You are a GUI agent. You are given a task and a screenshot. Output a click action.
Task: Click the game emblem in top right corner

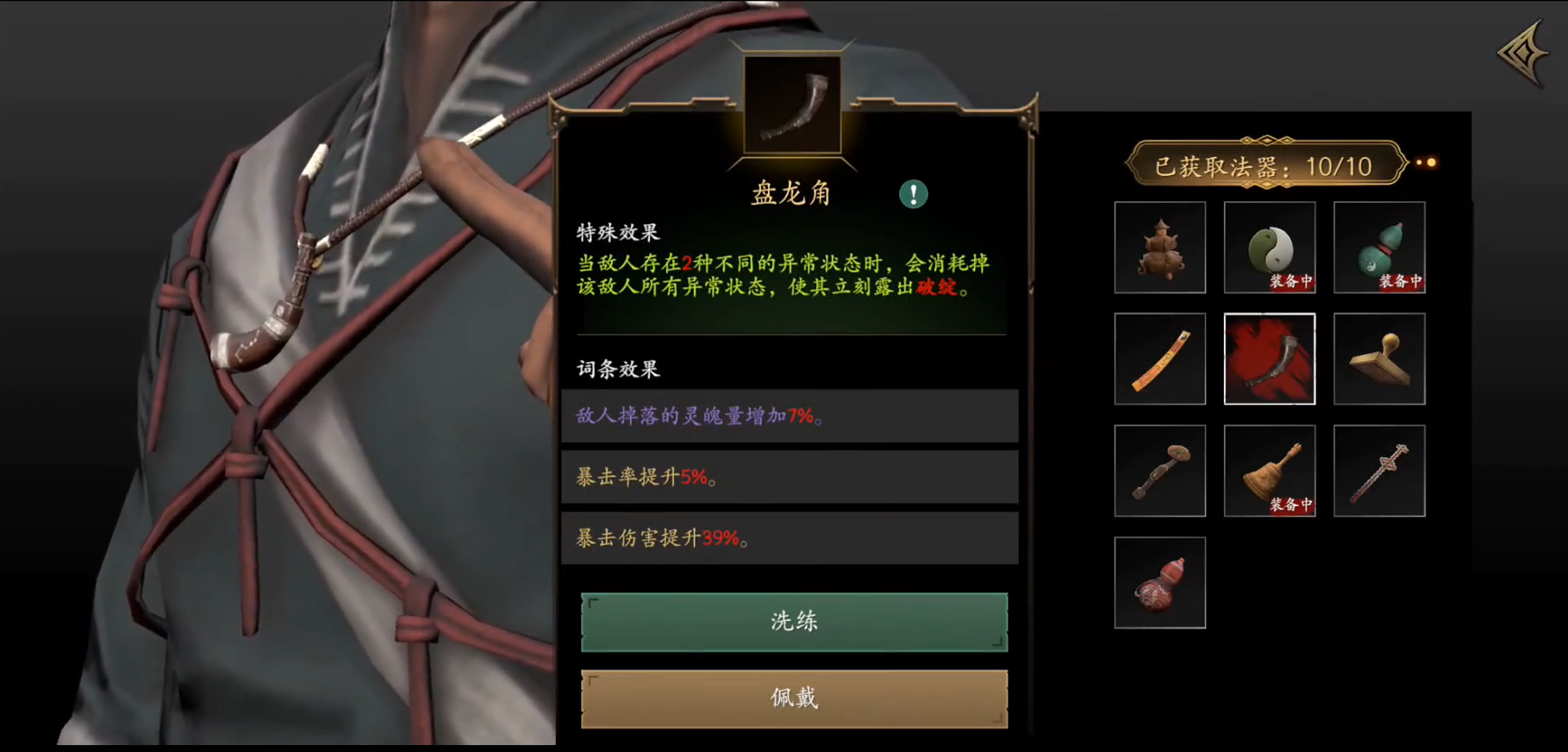[x=1521, y=53]
